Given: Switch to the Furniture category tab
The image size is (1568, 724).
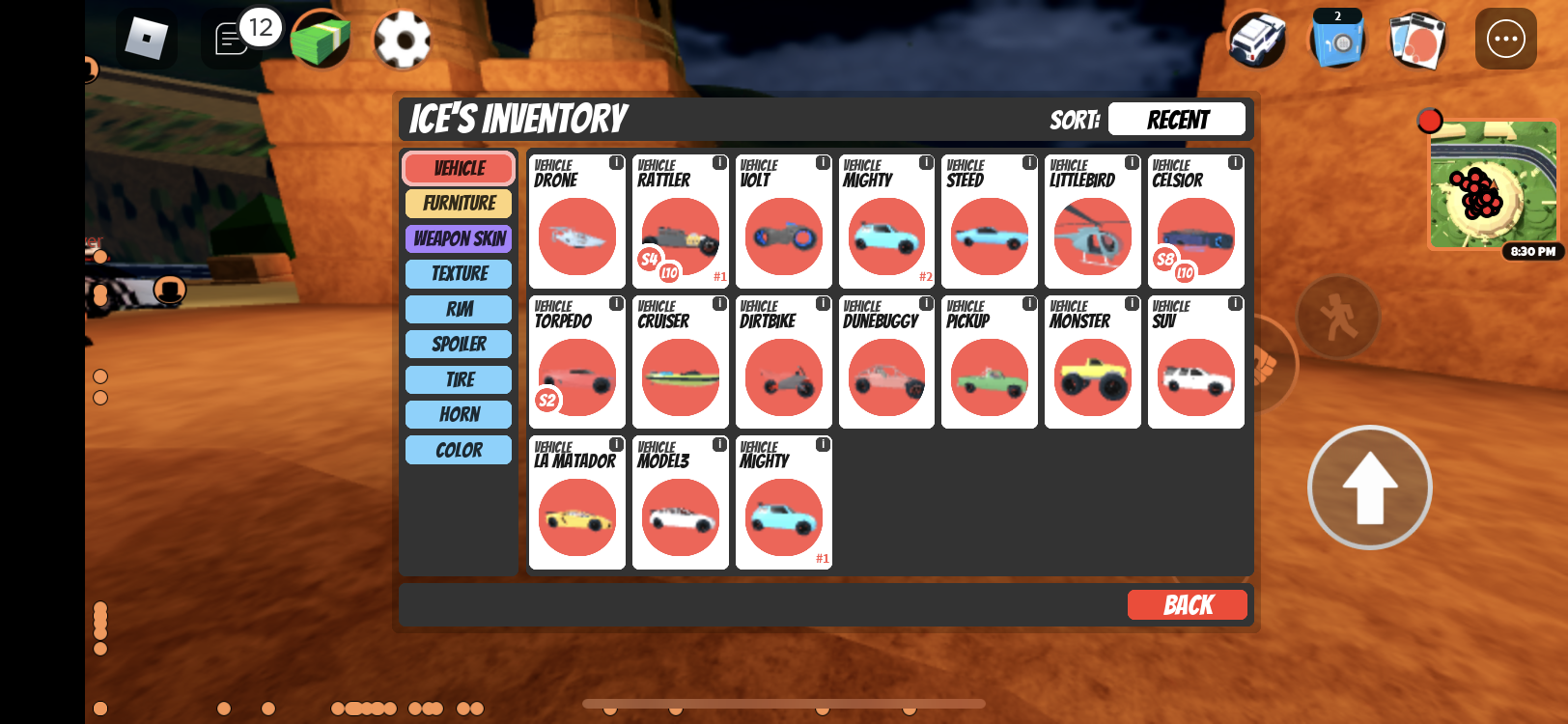Looking at the screenshot, I should click(x=458, y=203).
